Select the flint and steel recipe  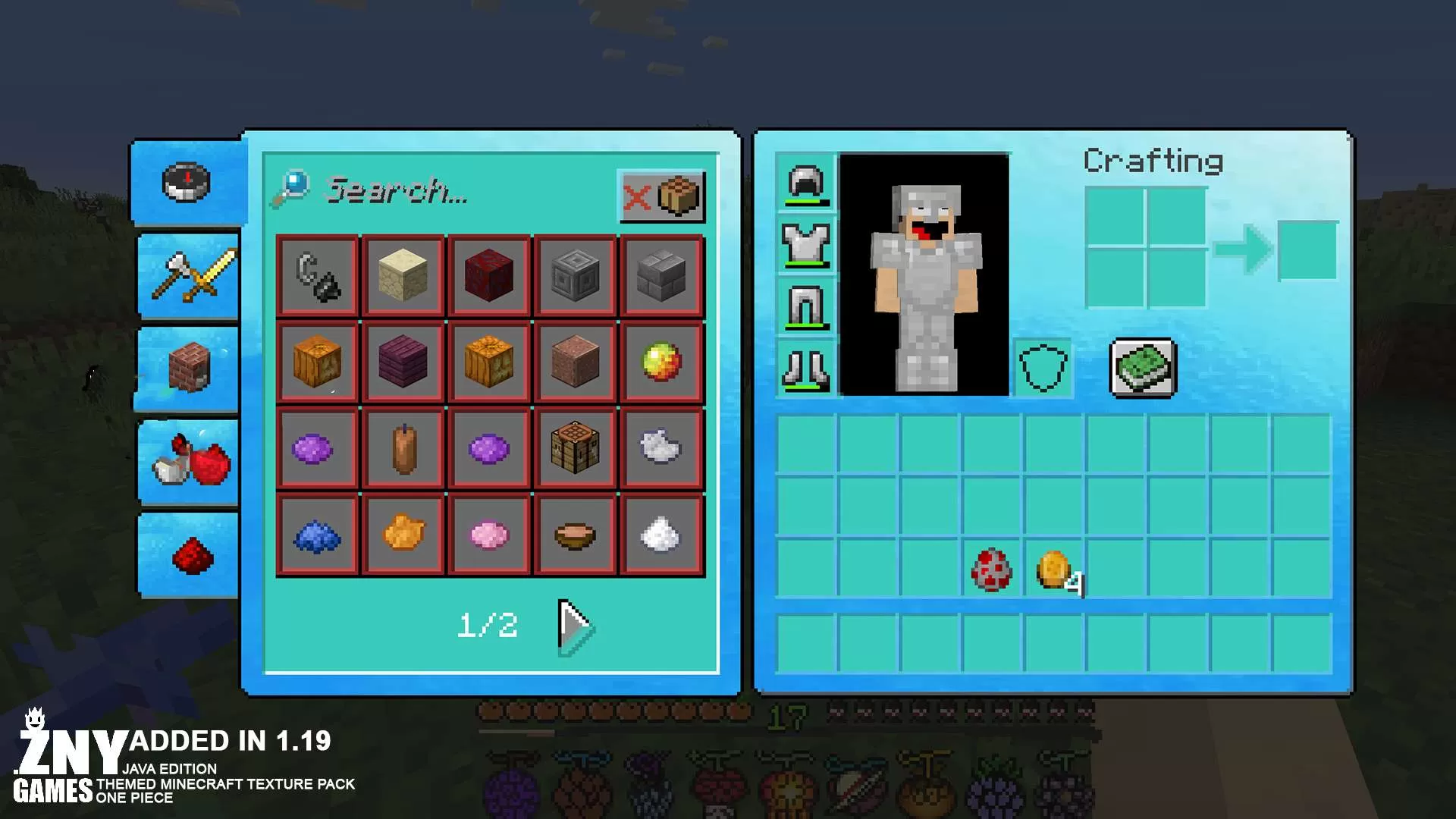point(317,277)
